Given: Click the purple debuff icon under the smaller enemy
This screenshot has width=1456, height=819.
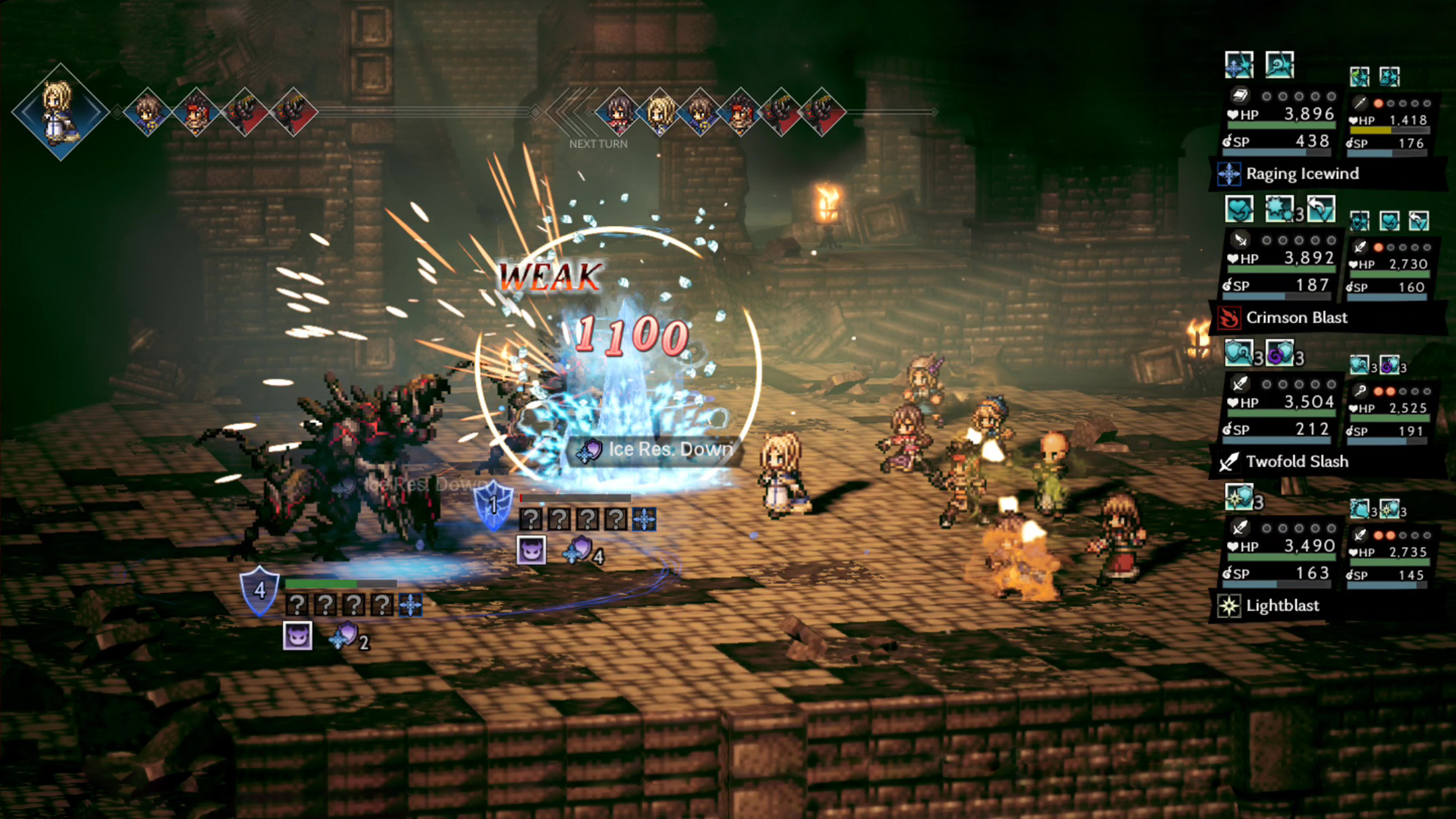Looking at the screenshot, I should pyautogui.click(x=532, y=550).
